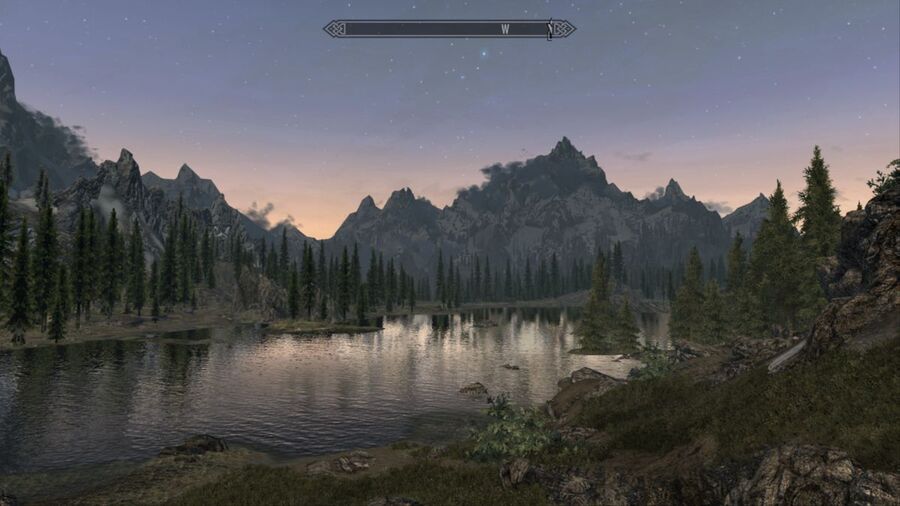Select the W heading marker on the compass
Screen dimensions: 900x506
click(505, 29)
